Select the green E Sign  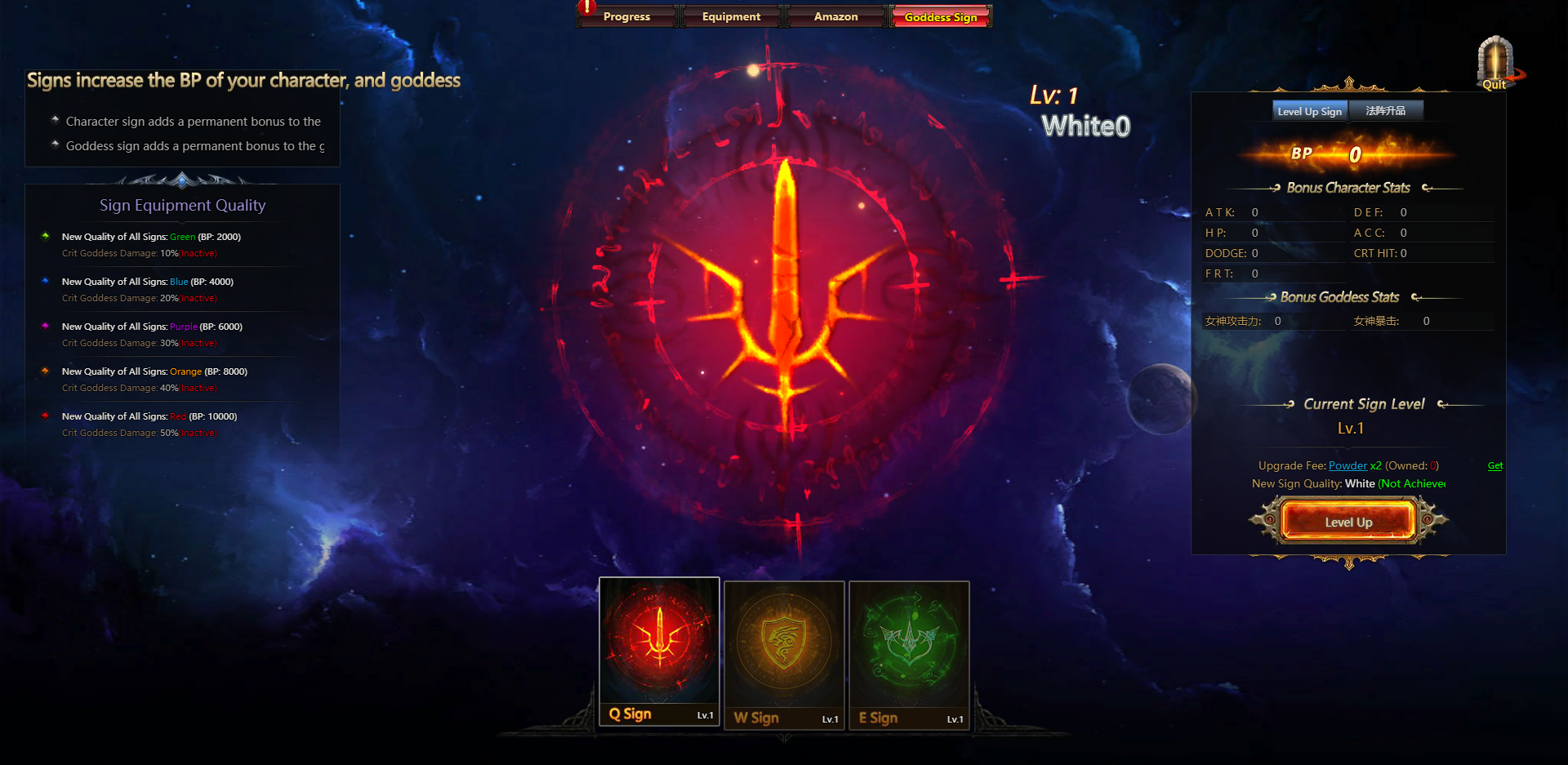click(909, 653)
